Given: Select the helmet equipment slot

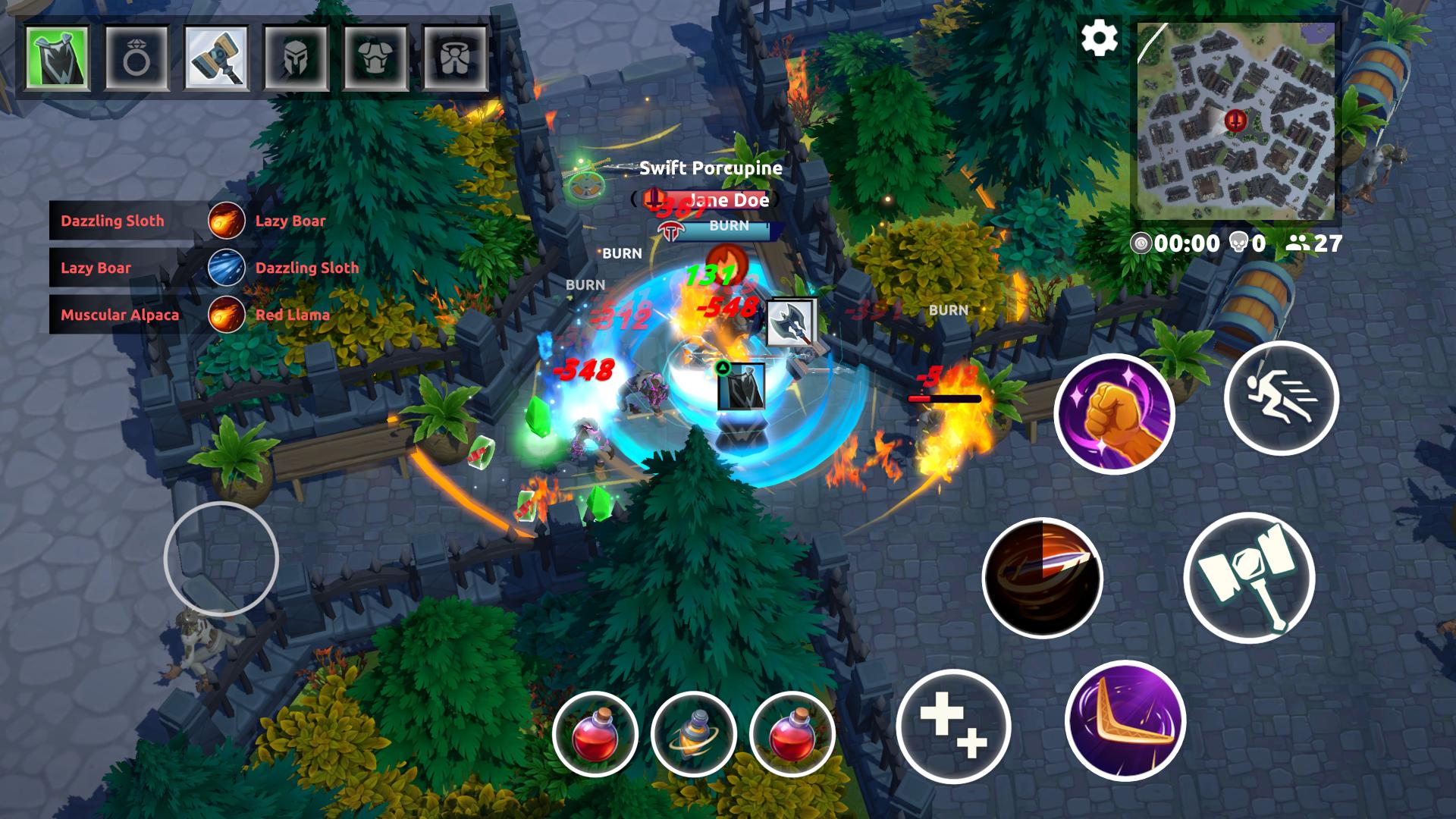Looking at the screenshot, I should [296, 58].
